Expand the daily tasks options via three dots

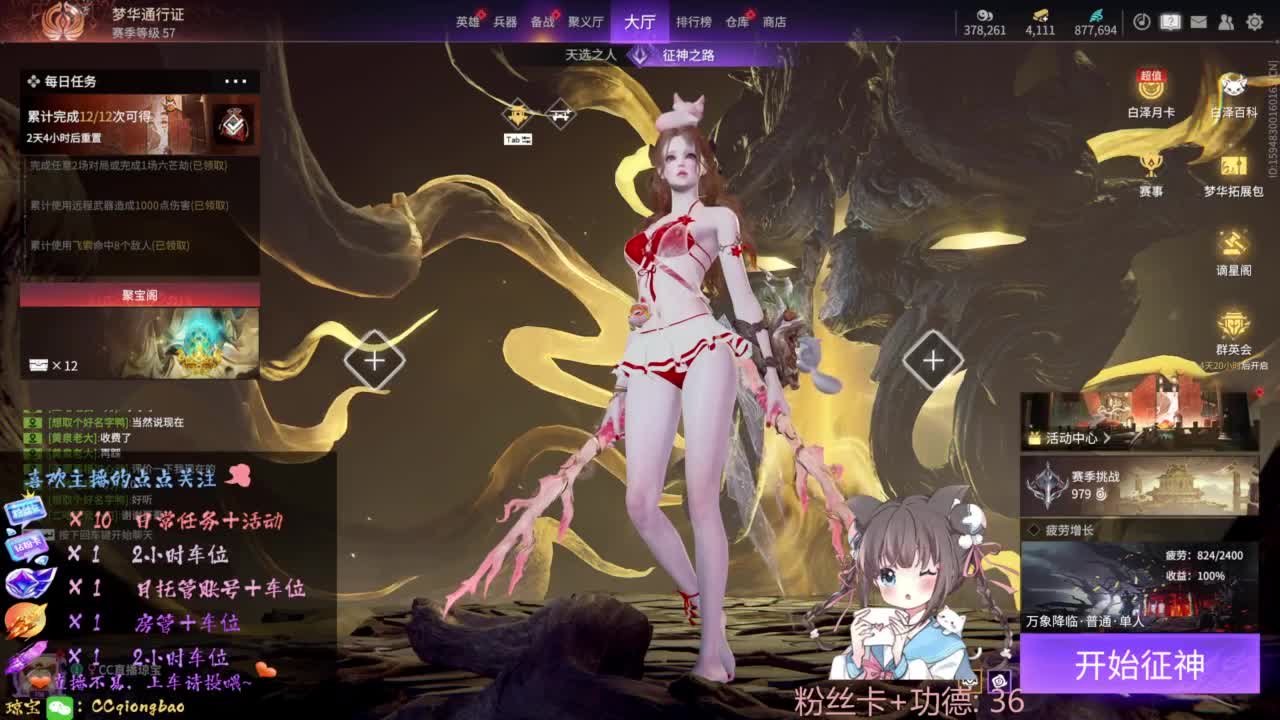pyautogui.click(x=237, y=81)
